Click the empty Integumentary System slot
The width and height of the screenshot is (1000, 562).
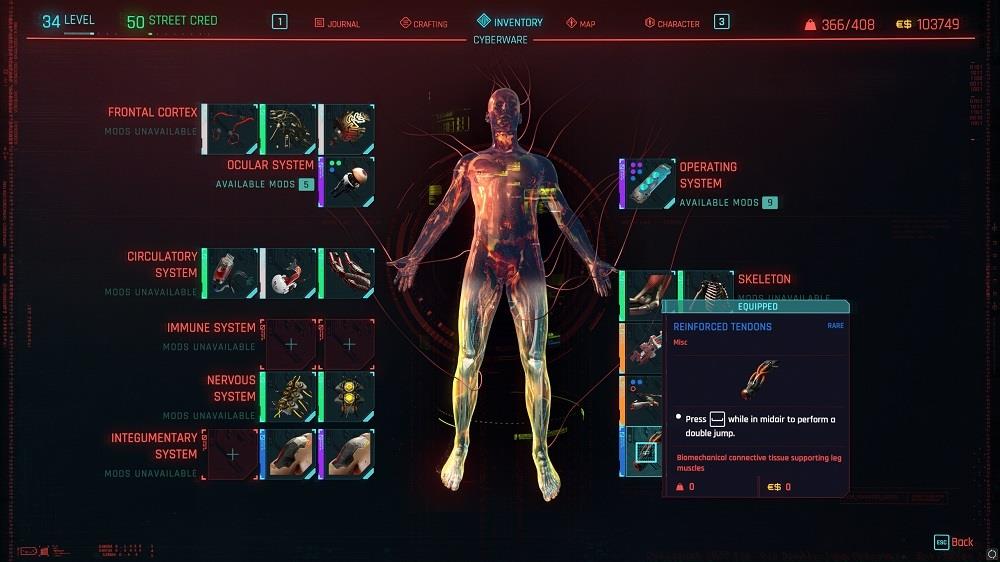coord(232,454)
